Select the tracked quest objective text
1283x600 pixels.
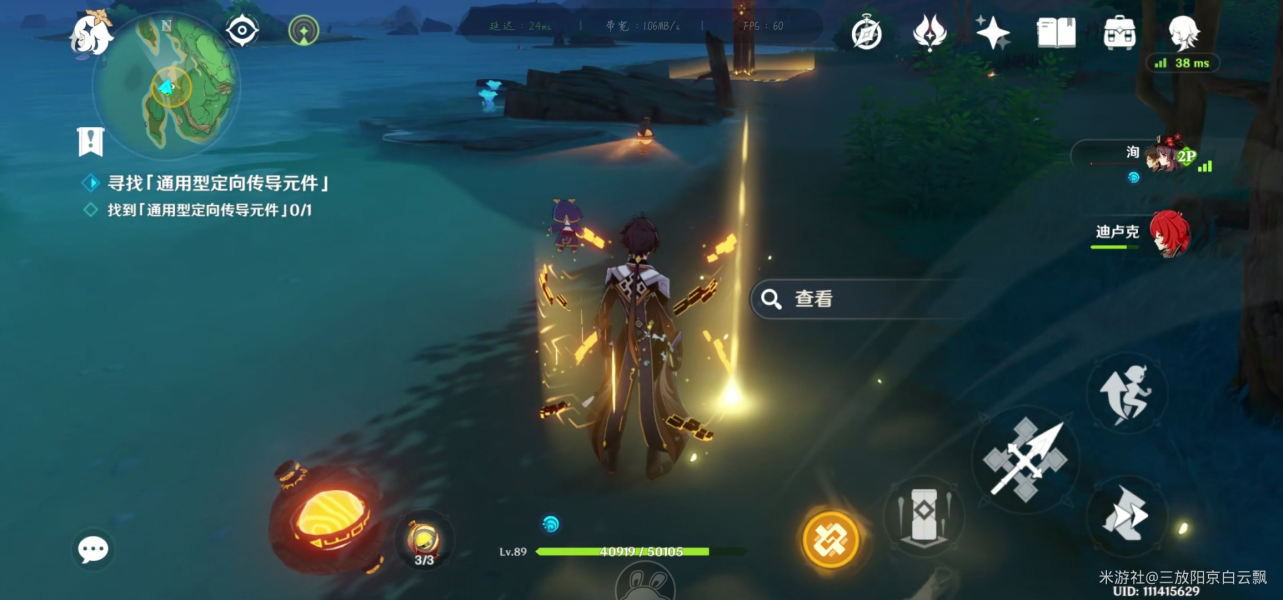click(x=219, y=184)
